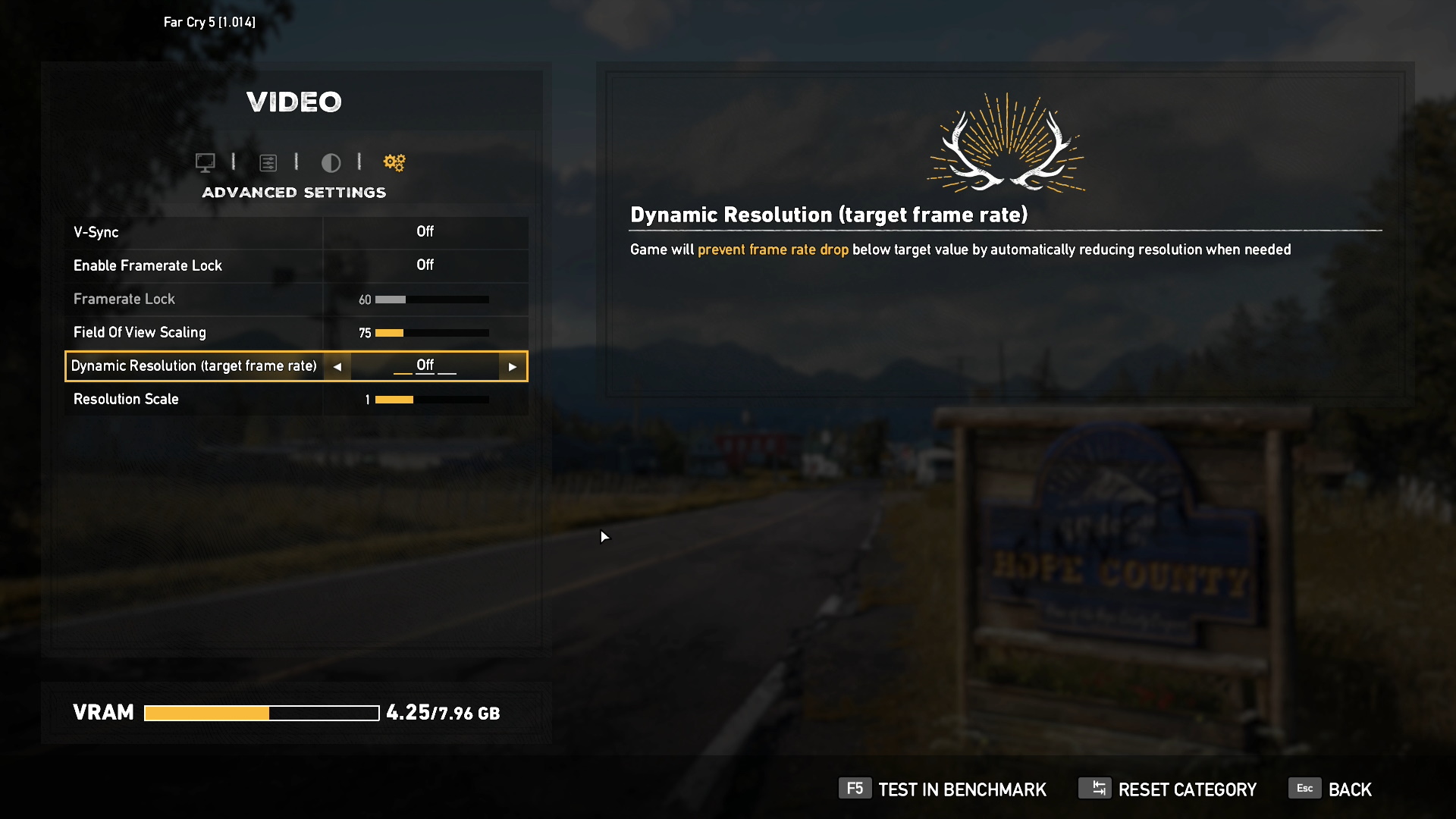Click the left arrow for Dynamic Resolution

point(337,367)
